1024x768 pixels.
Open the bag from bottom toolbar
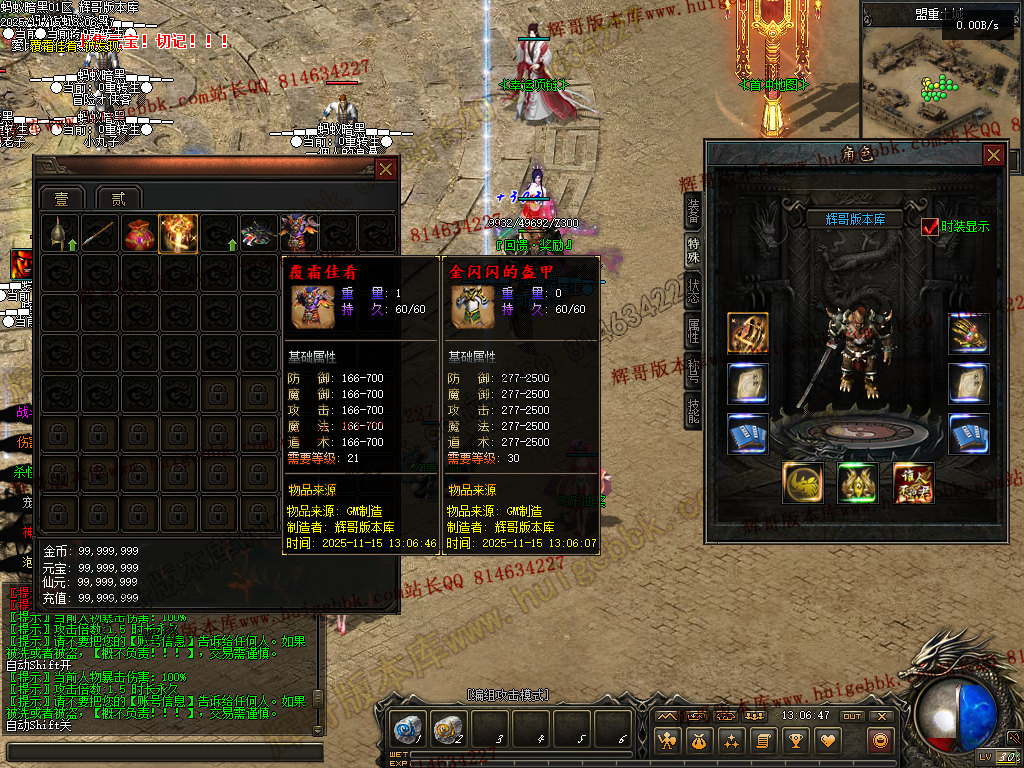coord(700,741)
